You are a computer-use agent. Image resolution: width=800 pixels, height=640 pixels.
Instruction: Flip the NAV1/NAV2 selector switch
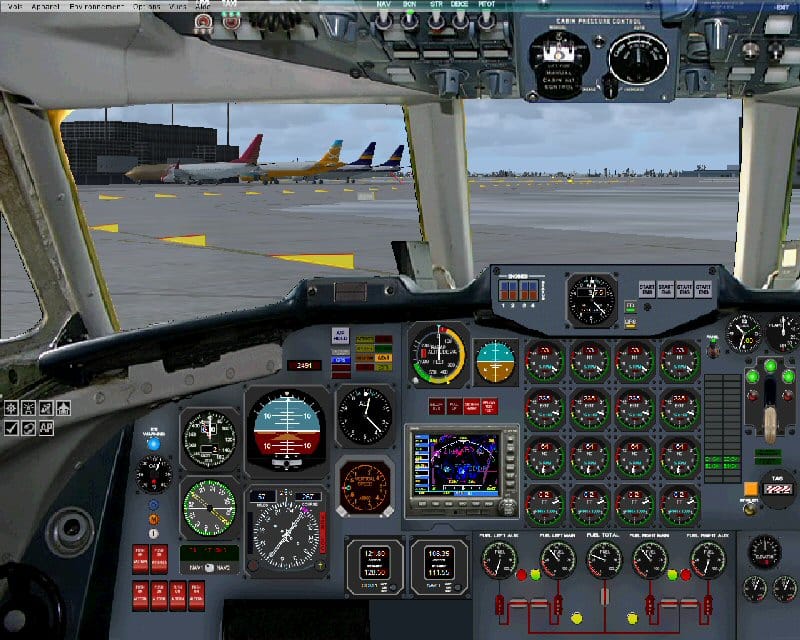(x=208, y=567)
